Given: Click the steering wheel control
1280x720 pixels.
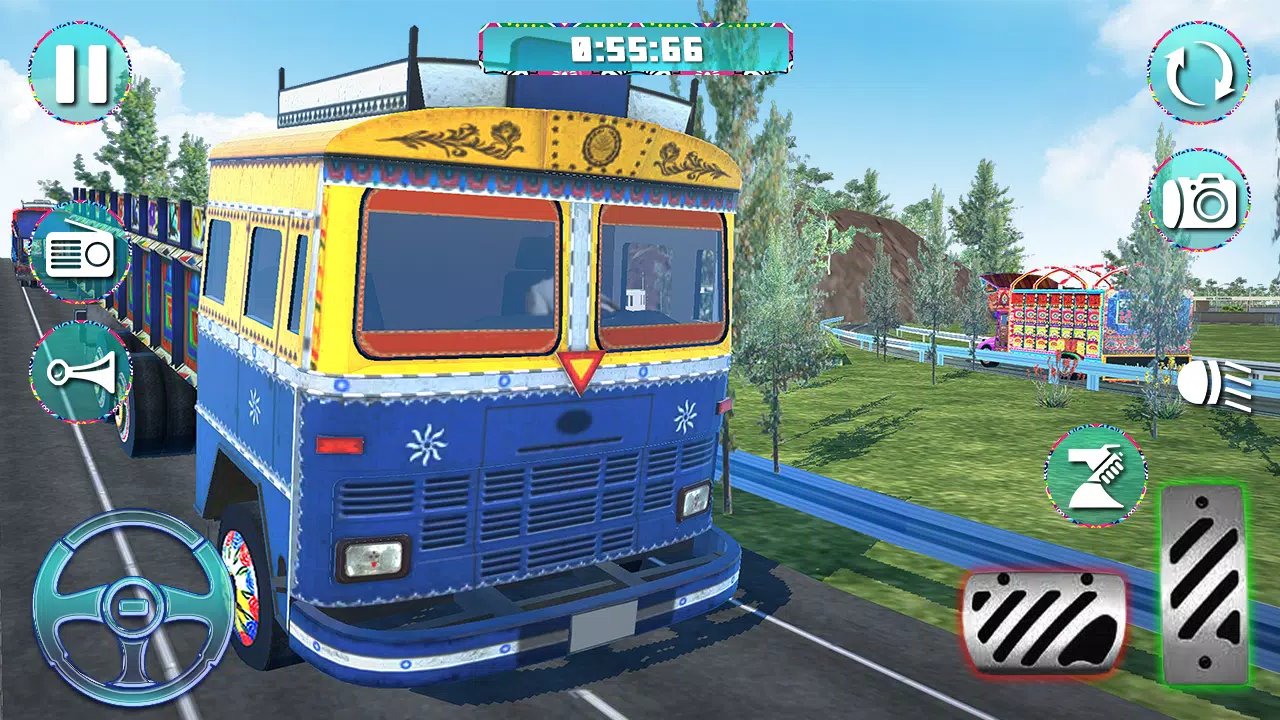Looking at the screenshot, I should click(132, 606).
